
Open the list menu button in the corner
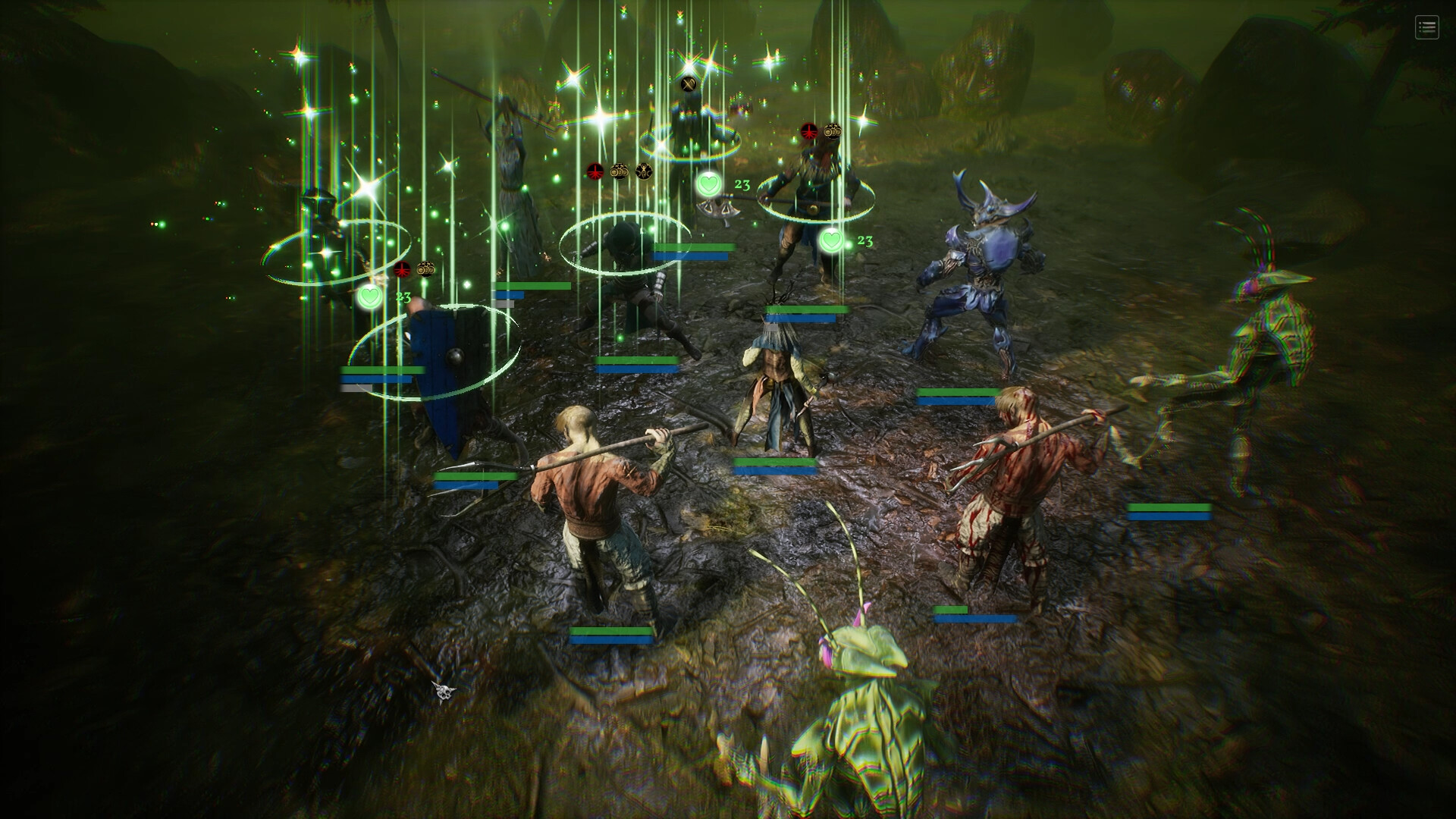click(1426, 28)
